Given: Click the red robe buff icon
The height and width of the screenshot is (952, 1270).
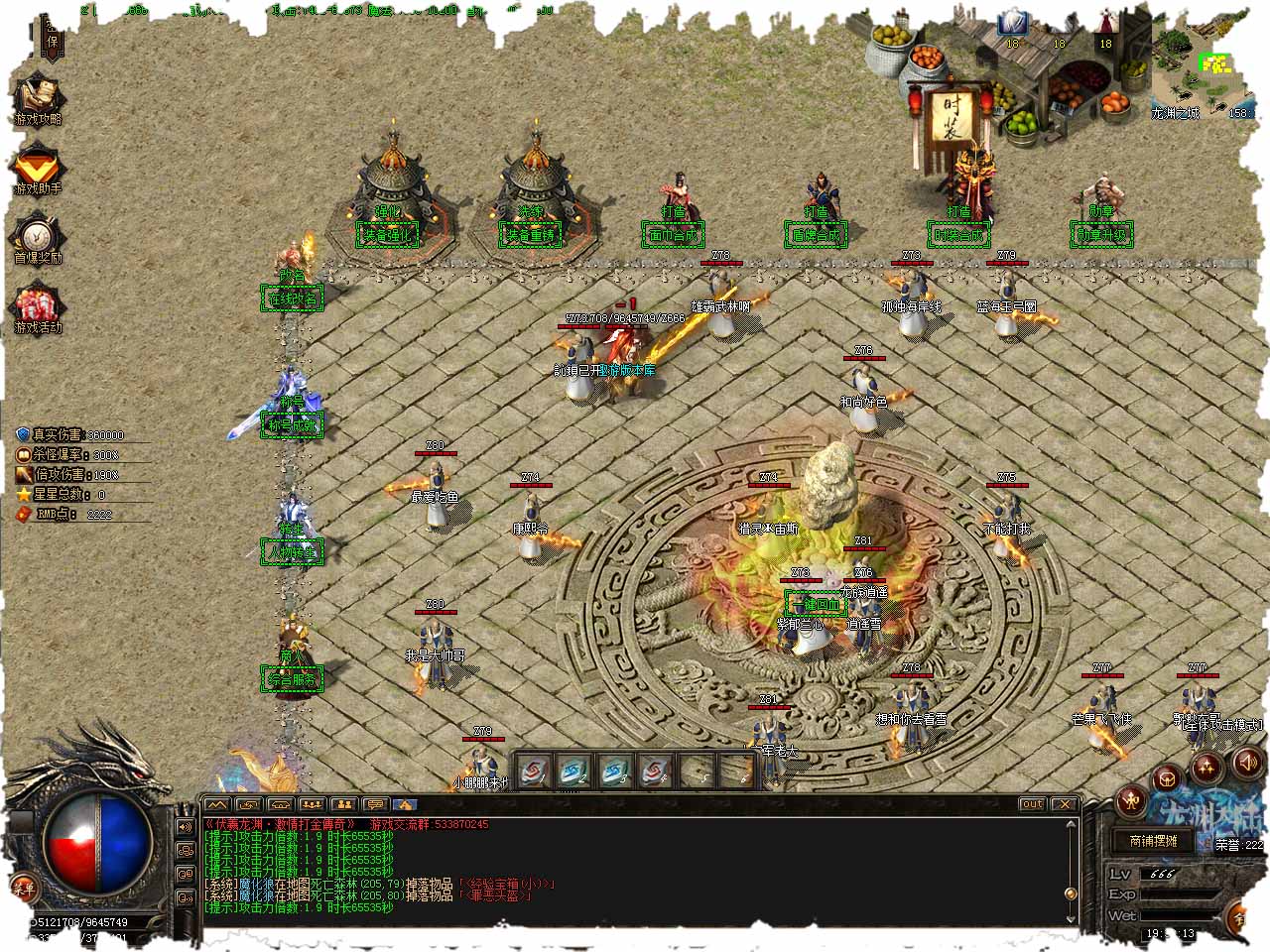Looking at the screenshot, I should pyautogui.click(x=1105, y=24).
